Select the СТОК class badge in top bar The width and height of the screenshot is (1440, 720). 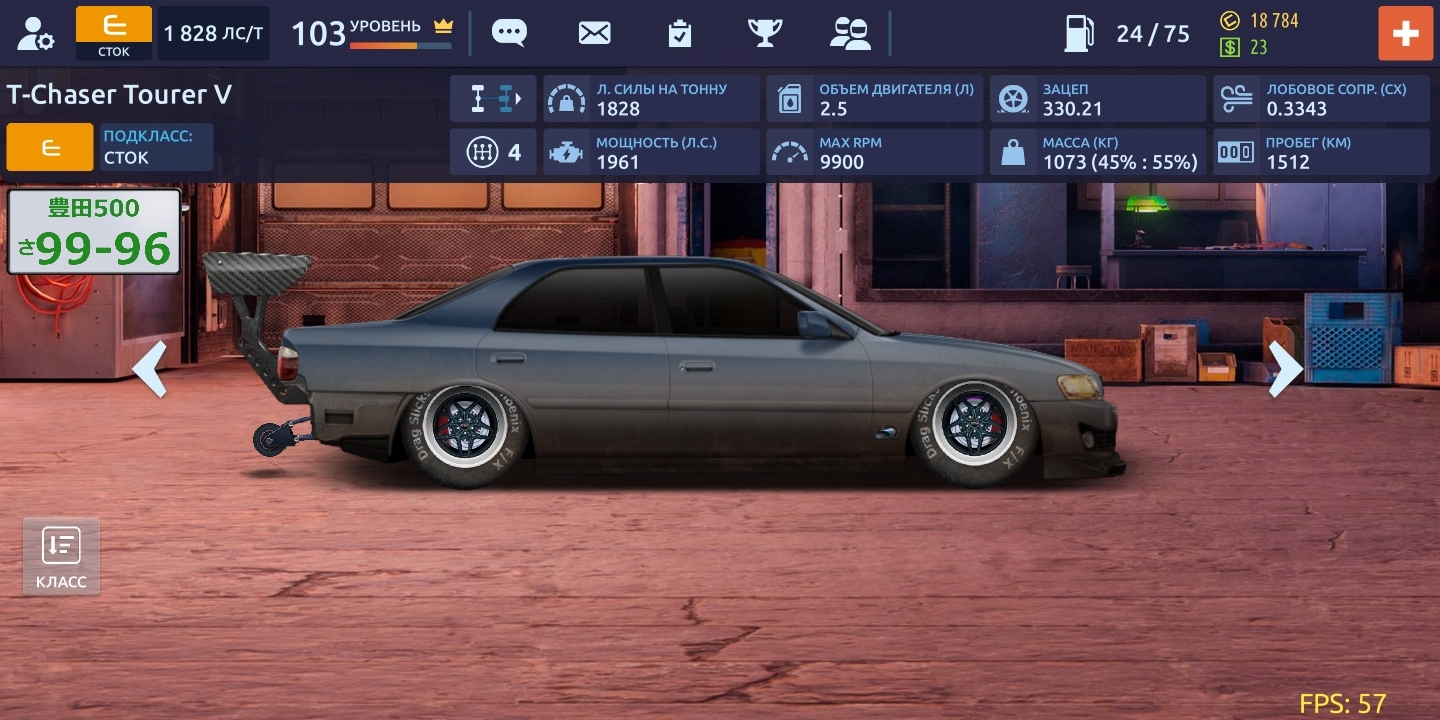point(114,33)
